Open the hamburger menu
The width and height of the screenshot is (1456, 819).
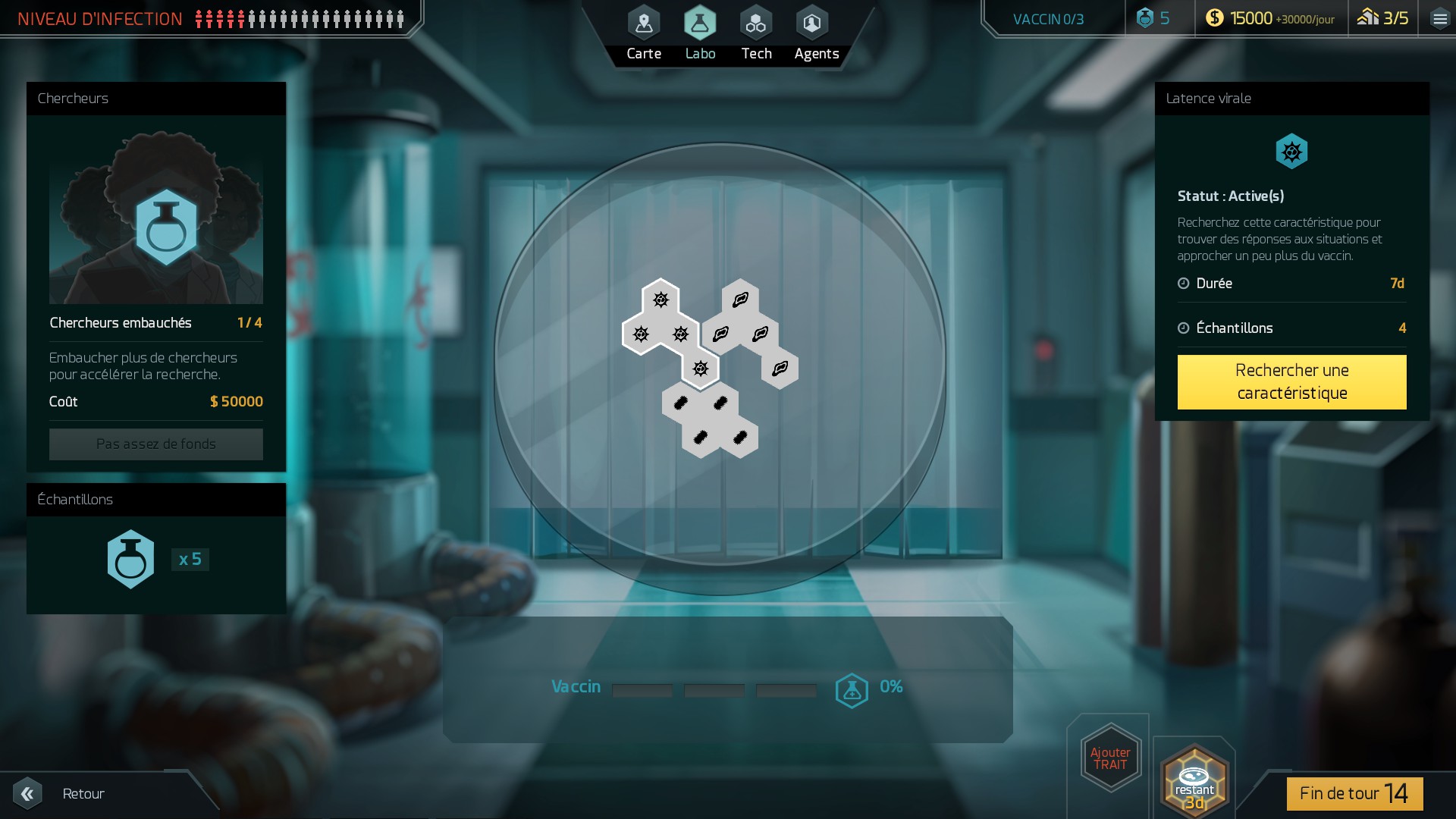point(1439,19)
